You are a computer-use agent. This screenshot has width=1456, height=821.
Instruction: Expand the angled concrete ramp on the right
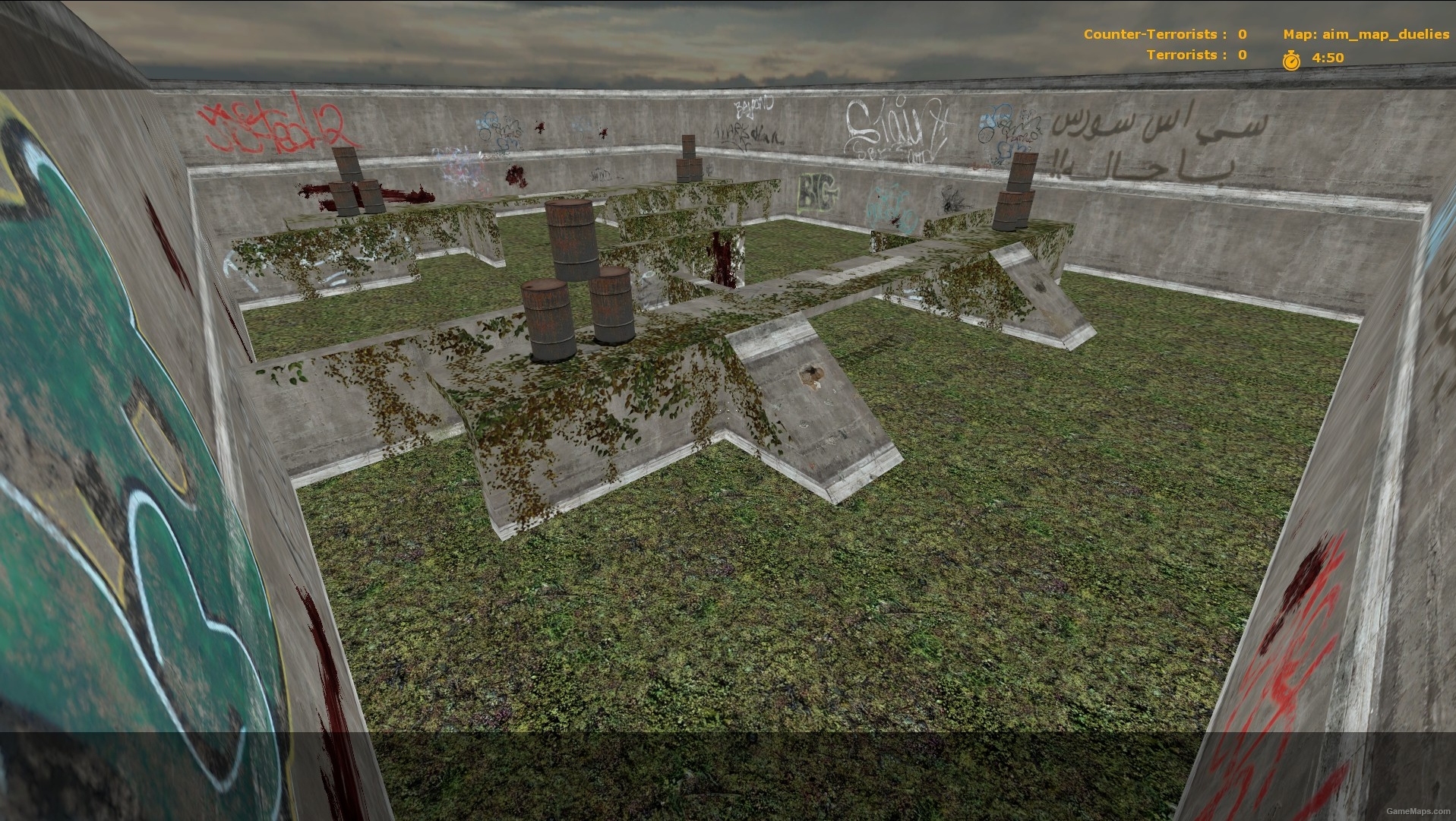1033,289
